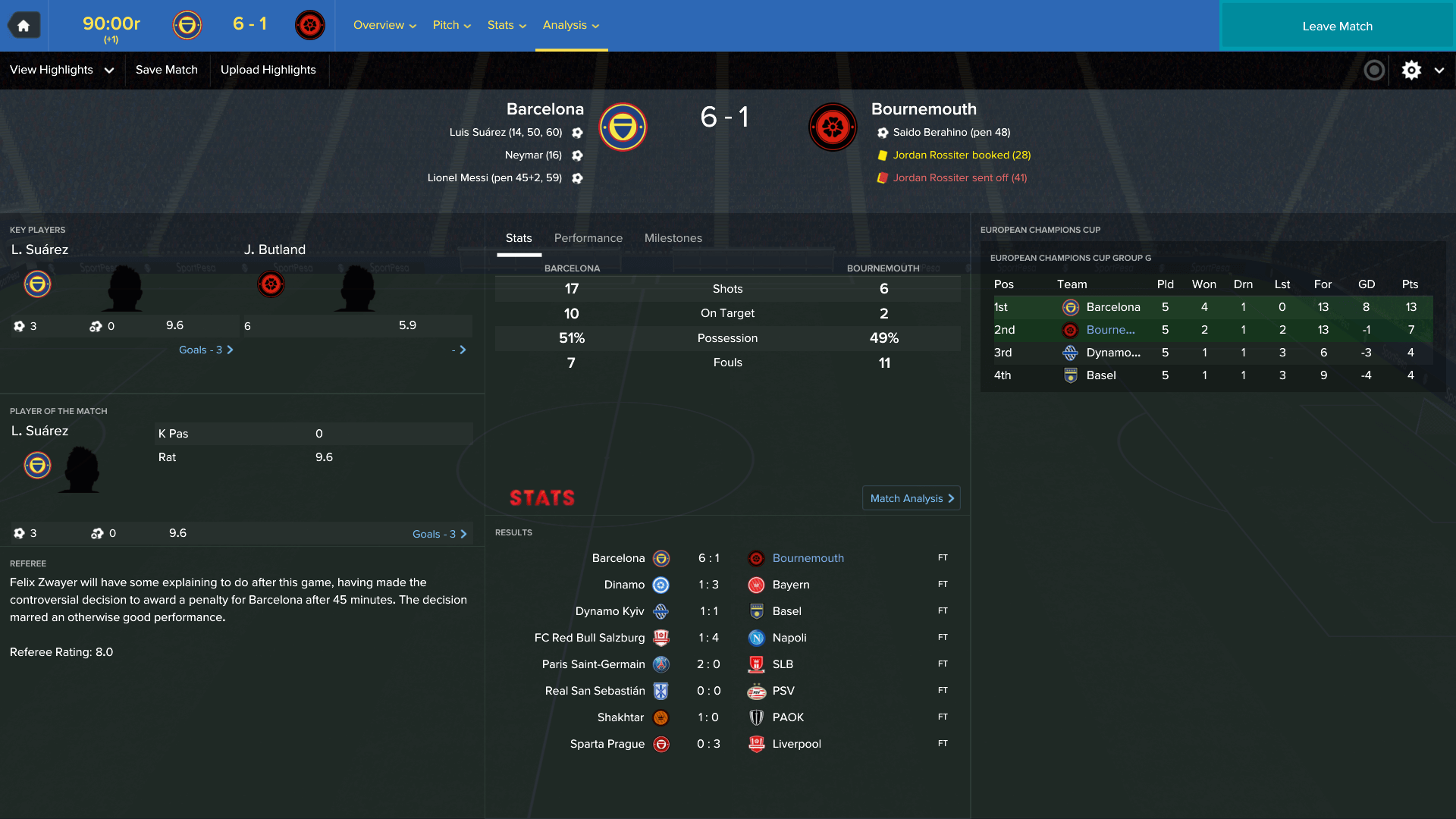Go to the home screen icon
The image size is (1456, 819).
(24, 26)
